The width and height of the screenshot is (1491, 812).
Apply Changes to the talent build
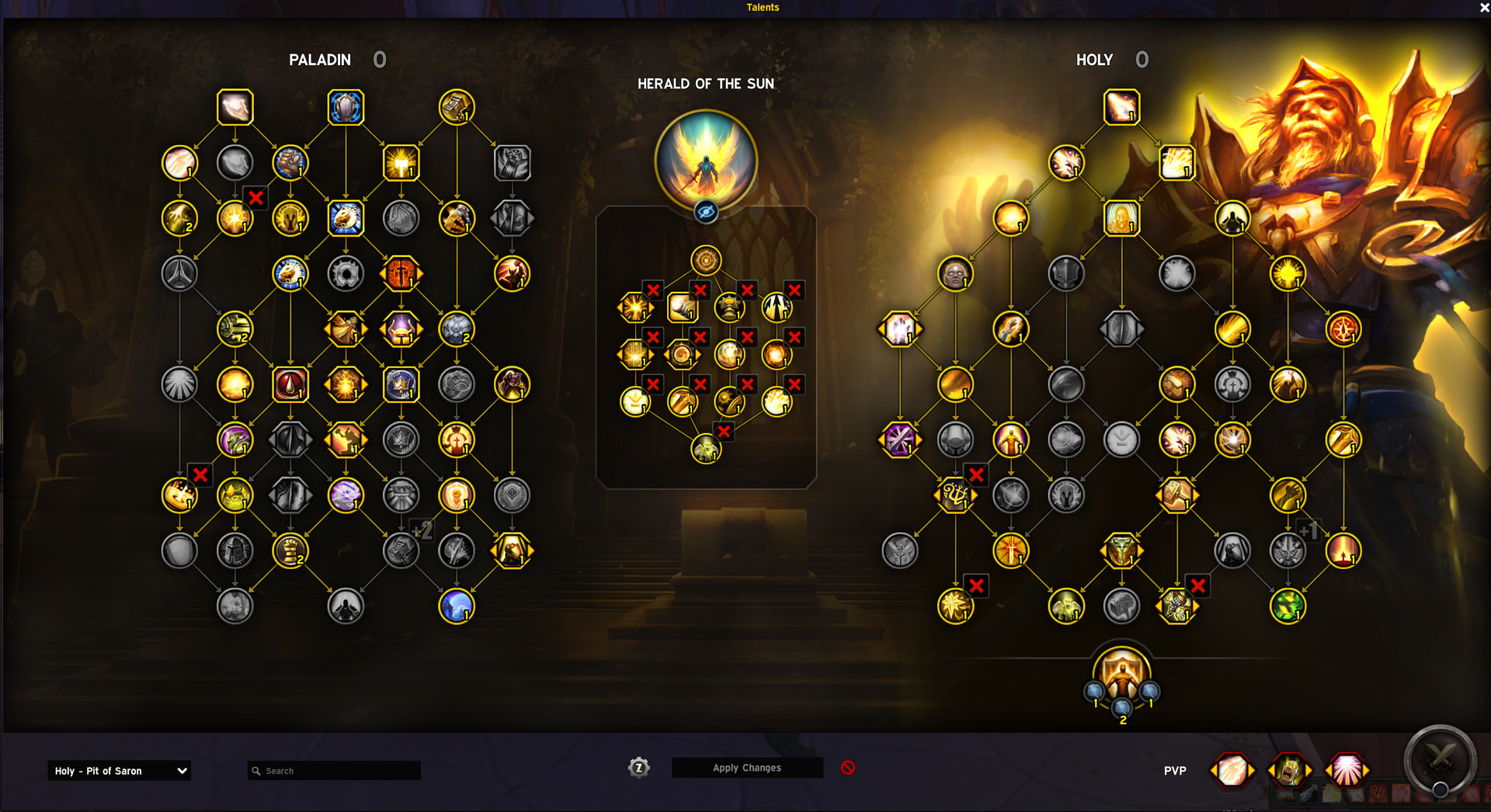coord(747,768)
